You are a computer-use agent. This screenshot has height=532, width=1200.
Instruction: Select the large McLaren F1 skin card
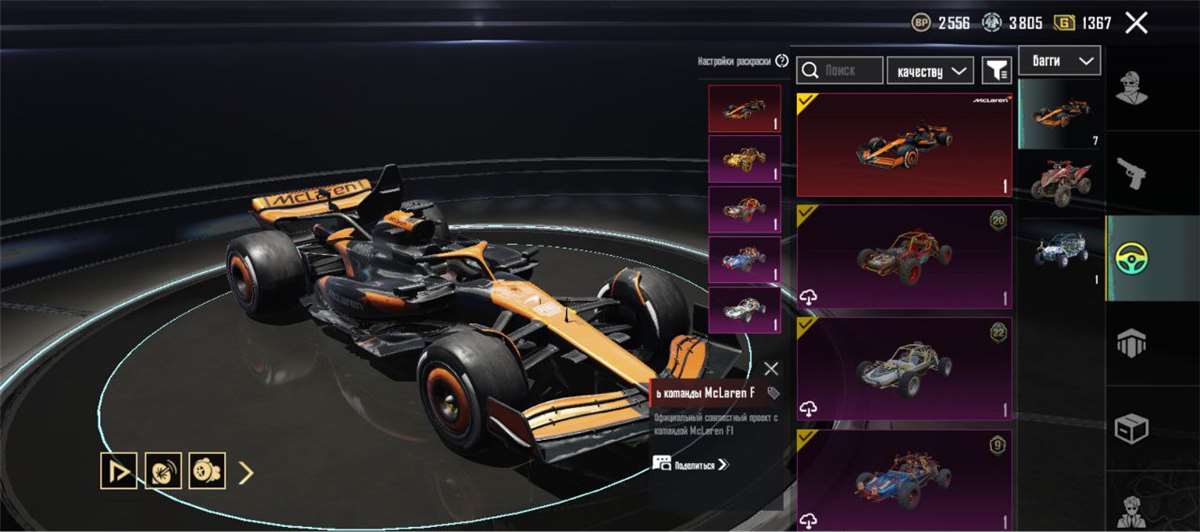coord(903,145)
